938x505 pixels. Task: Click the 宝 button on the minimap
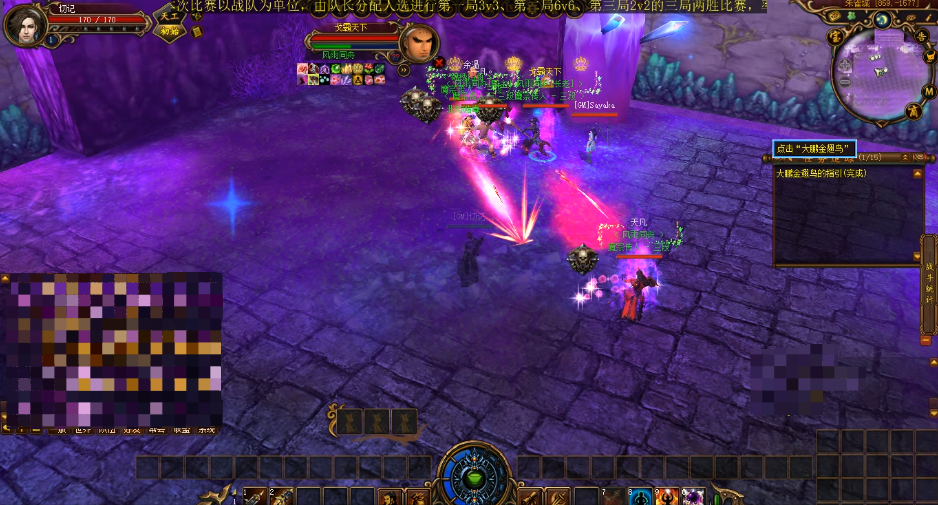pyautogui.click(x=833, y=37)
